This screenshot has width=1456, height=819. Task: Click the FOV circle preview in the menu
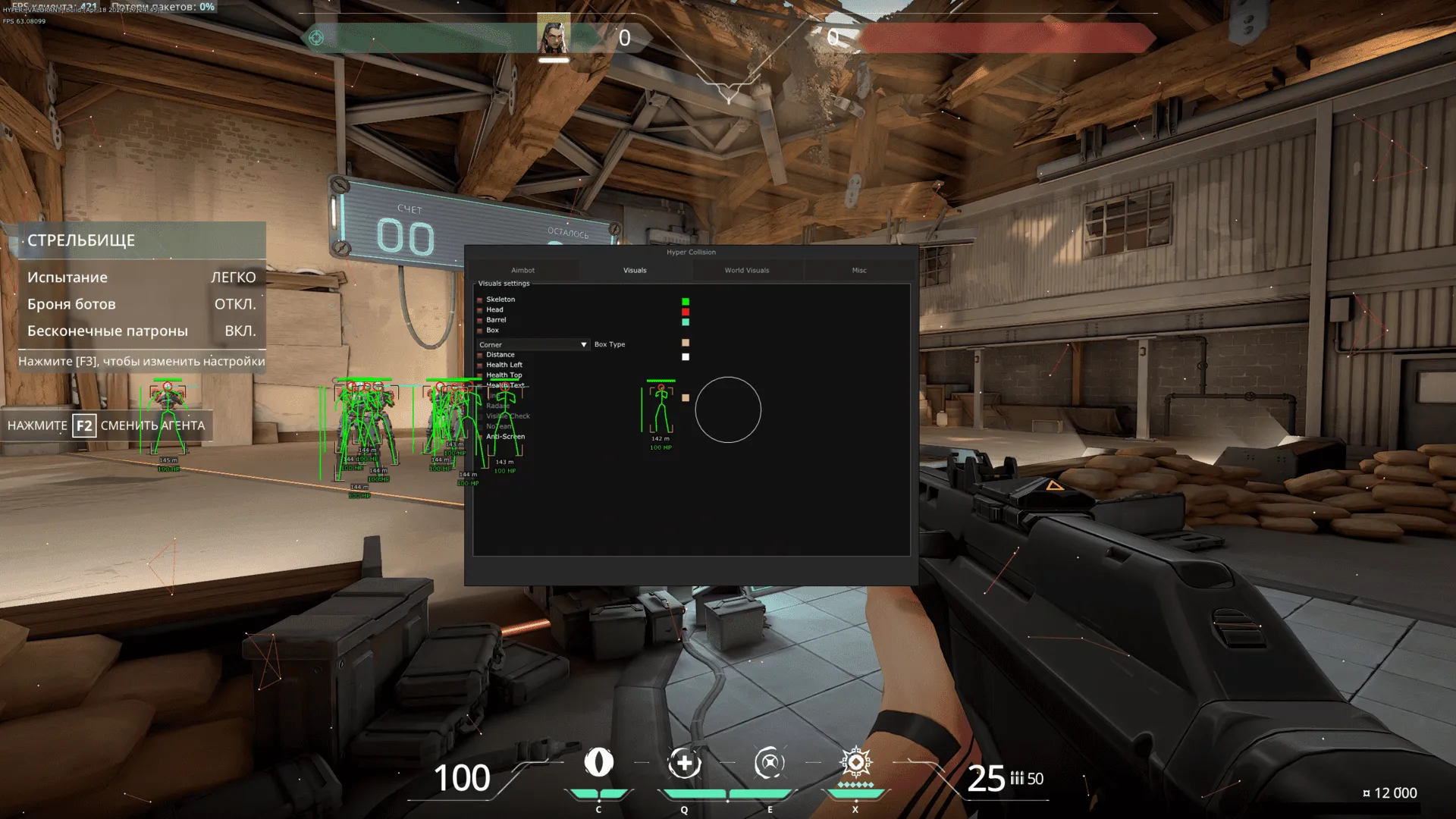point(728,409)
